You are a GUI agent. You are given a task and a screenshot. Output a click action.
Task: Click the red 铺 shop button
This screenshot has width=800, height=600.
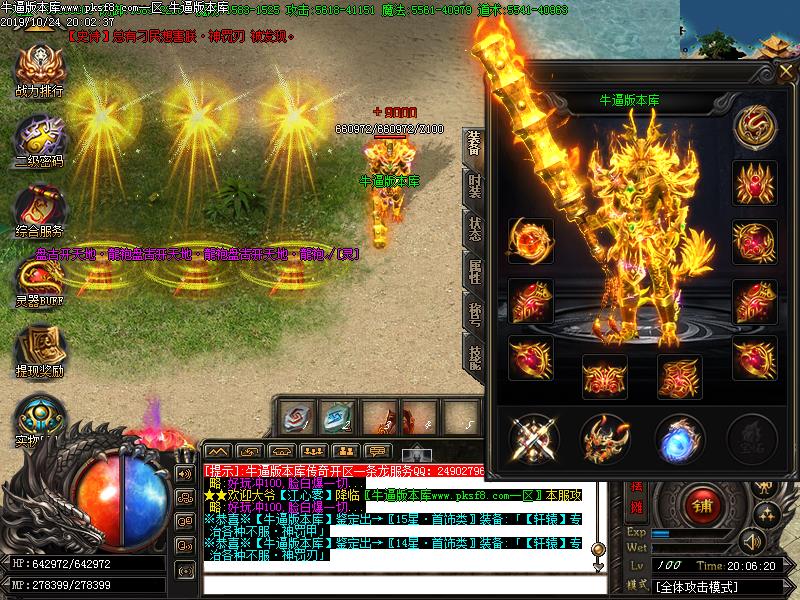705,507
